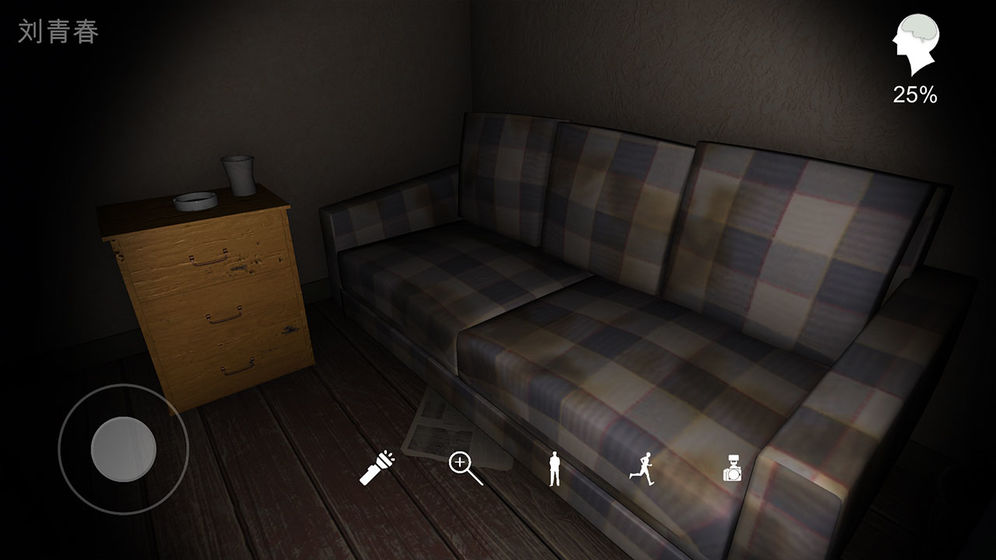Tap the head and brain sanity icon
Screen dimensions: 996x560
[x=914, y=47]
